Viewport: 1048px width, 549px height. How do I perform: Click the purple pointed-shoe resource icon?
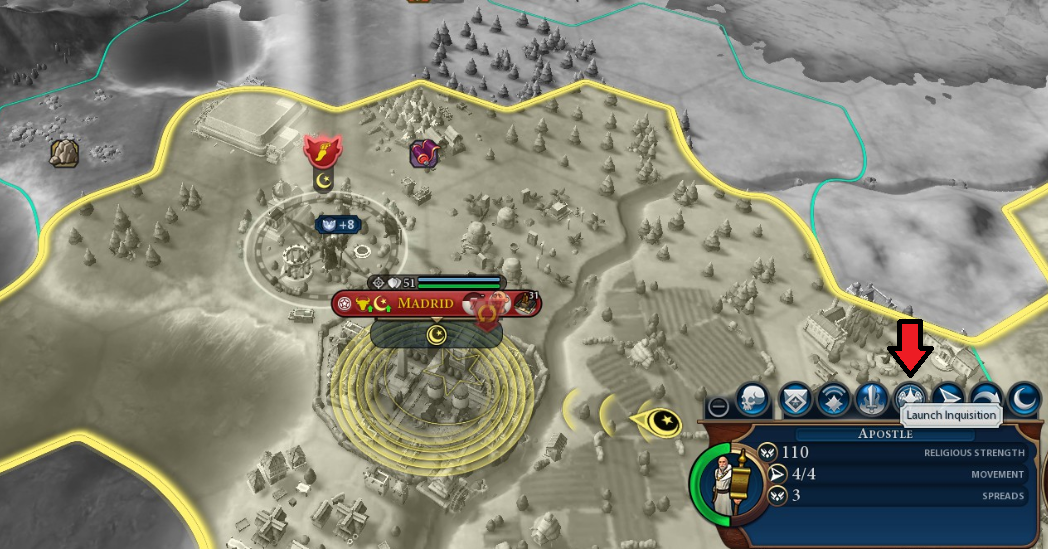[x=423, y=153]
